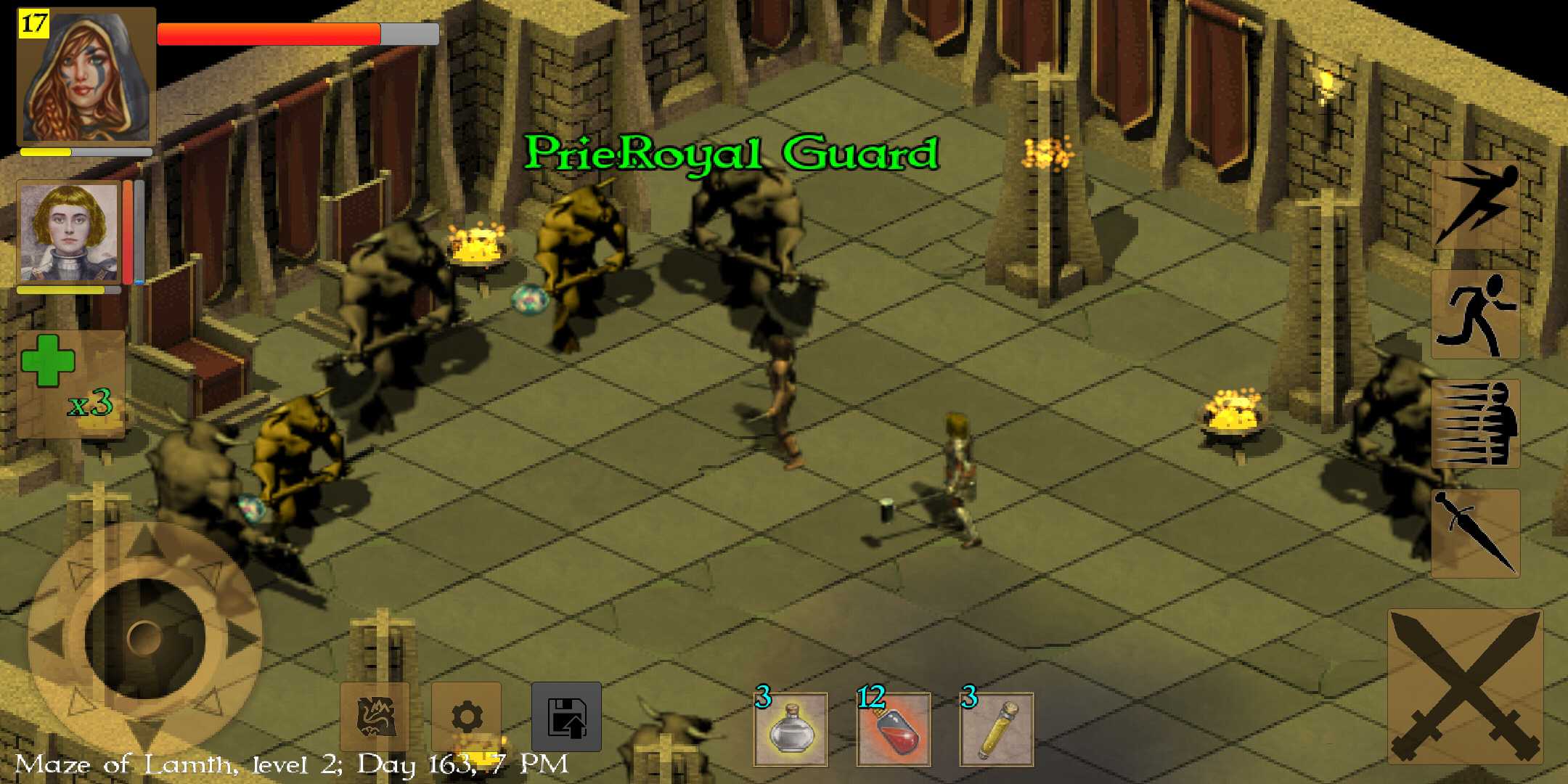This screenshot has height=784, width=1568.
Task: Save the game with the floppy disk
Action: (x=566, y=716)
